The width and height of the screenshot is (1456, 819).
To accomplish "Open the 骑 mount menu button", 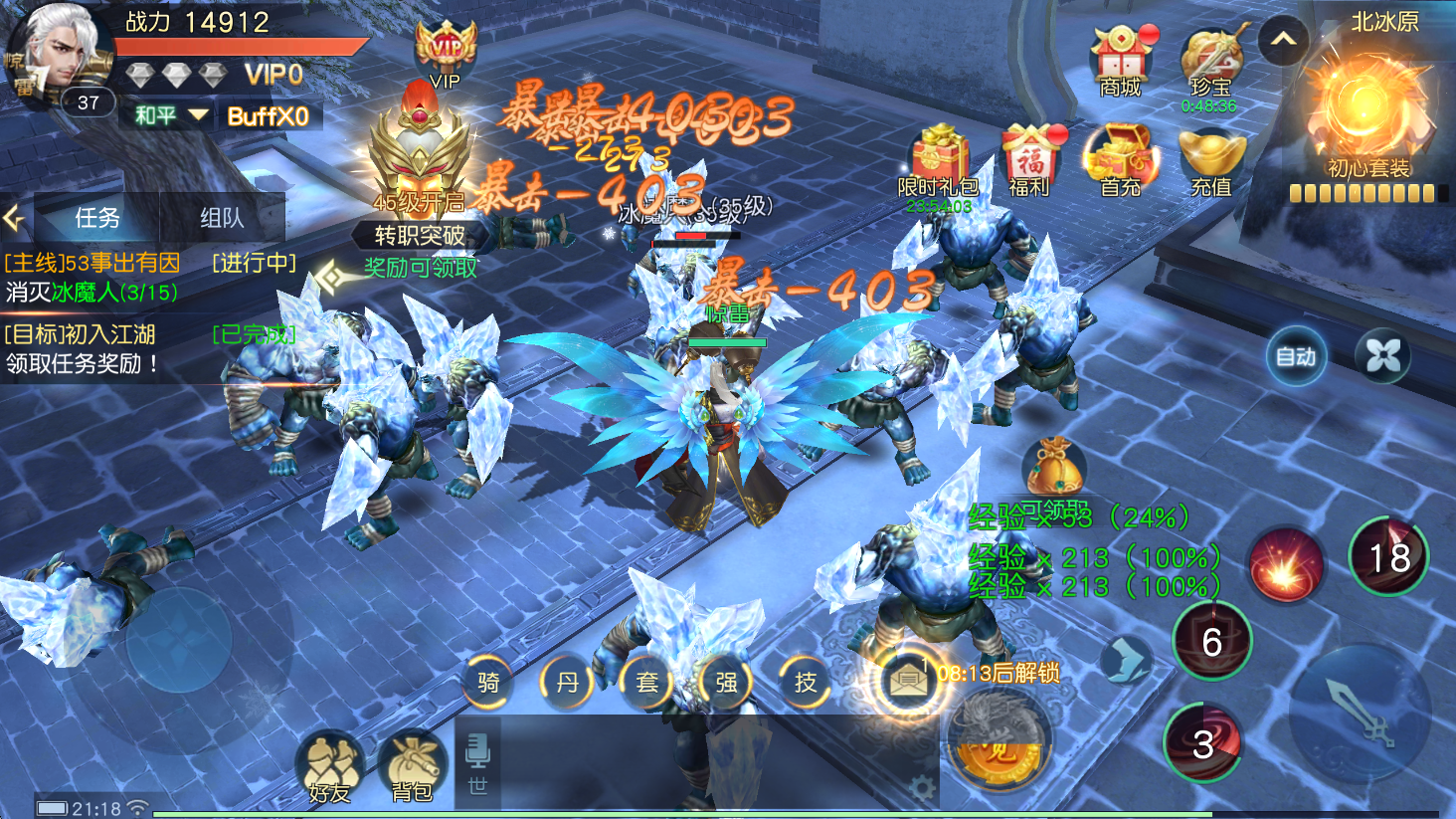I will [x=488, y=683].
